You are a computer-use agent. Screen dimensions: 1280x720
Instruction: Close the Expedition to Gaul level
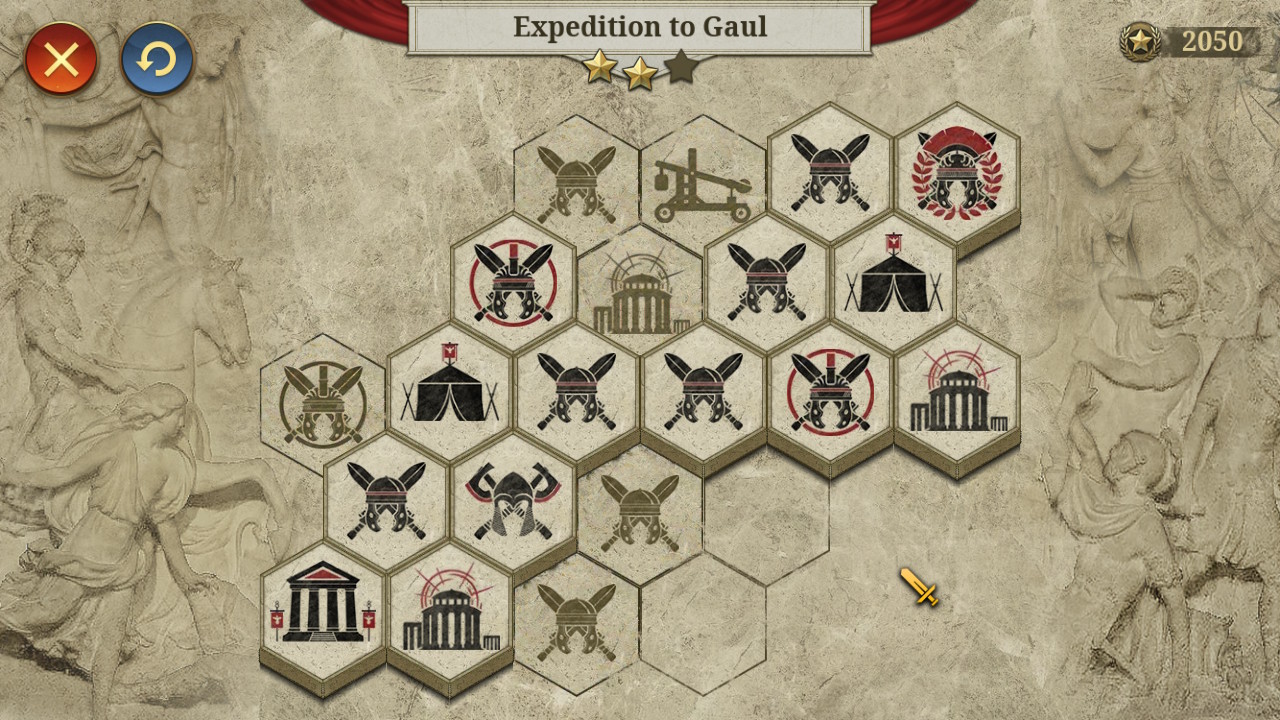click(x=62, y=60)
